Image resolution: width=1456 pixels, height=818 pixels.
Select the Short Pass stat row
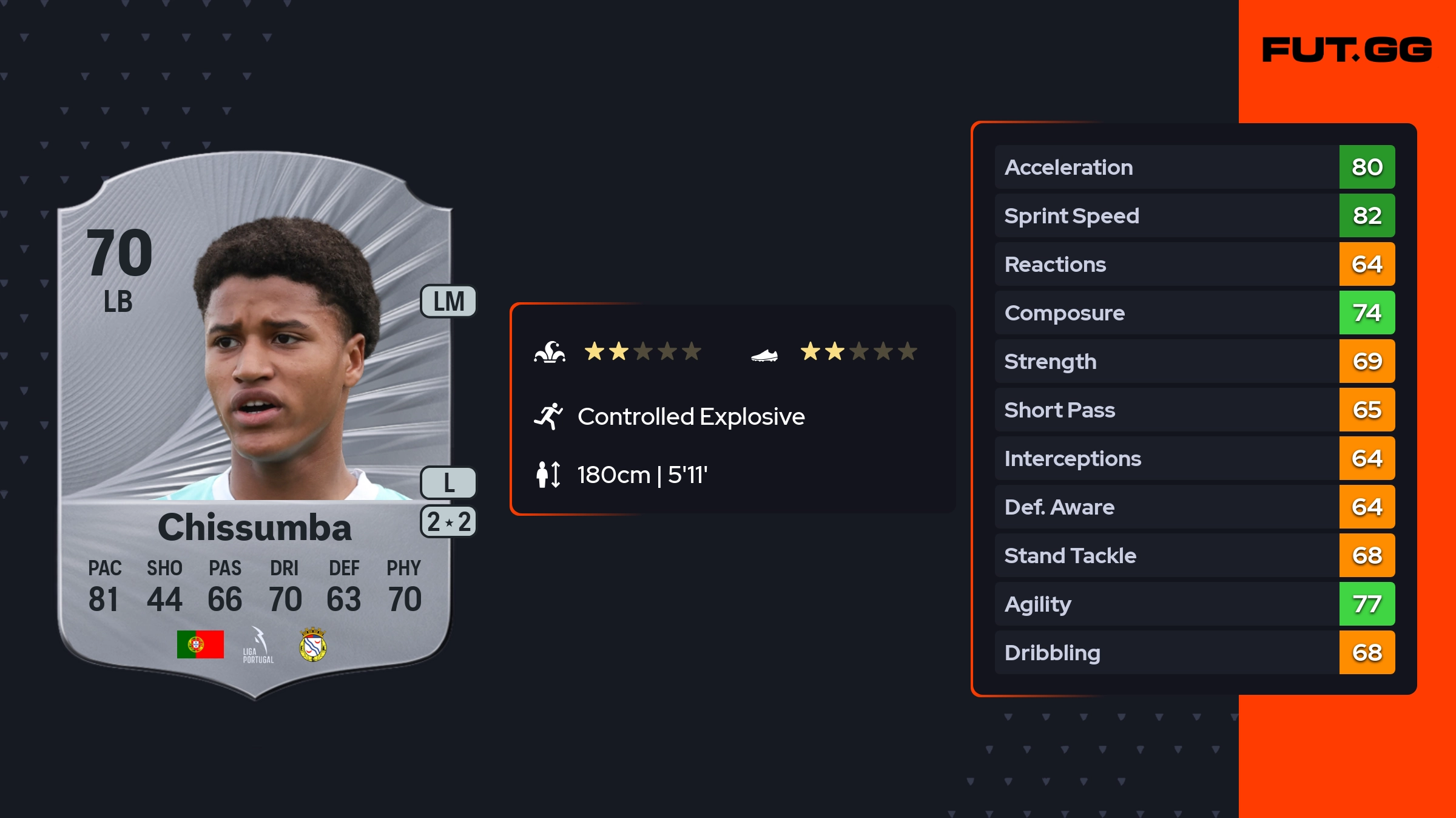click(1194, 410)
